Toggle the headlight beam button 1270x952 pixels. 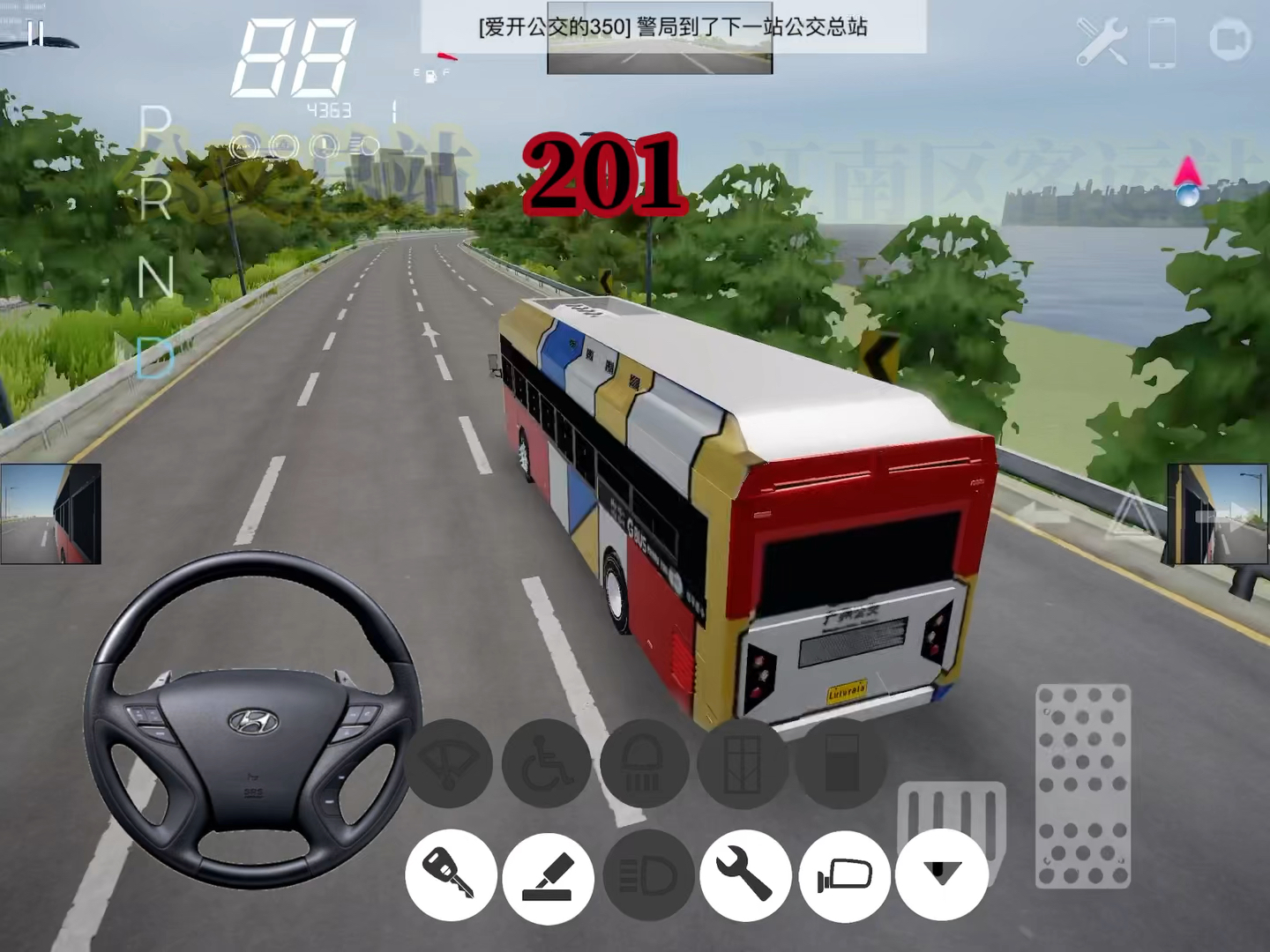pyautogui.click(x=648, y=875)
